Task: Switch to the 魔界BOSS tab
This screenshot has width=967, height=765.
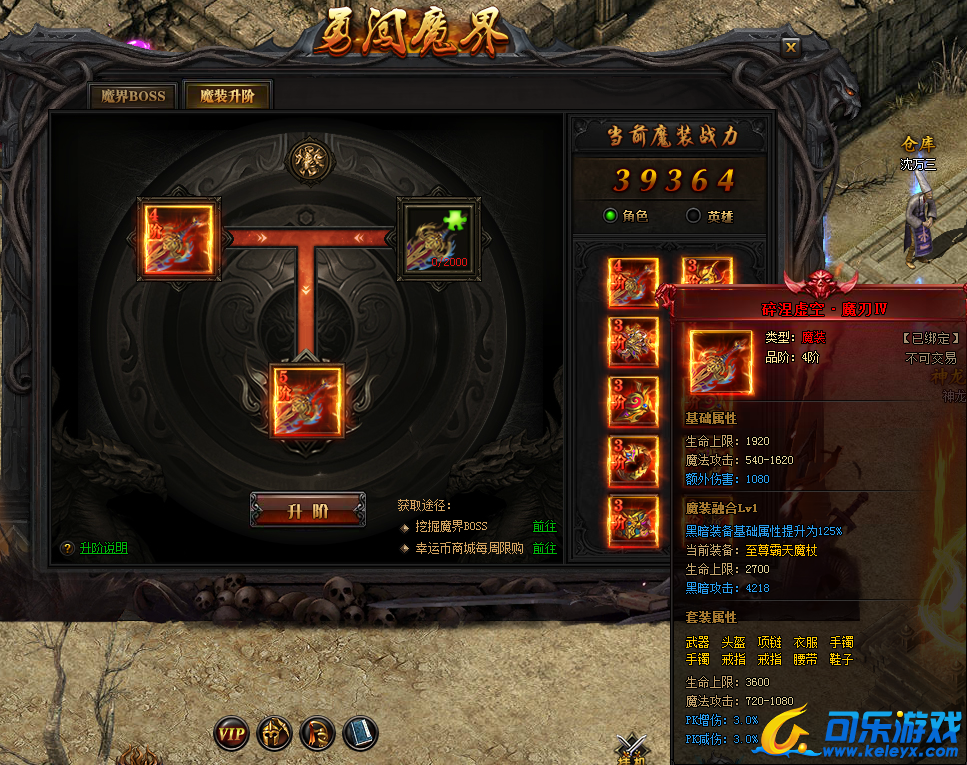Action: click(x=132, y=97)
